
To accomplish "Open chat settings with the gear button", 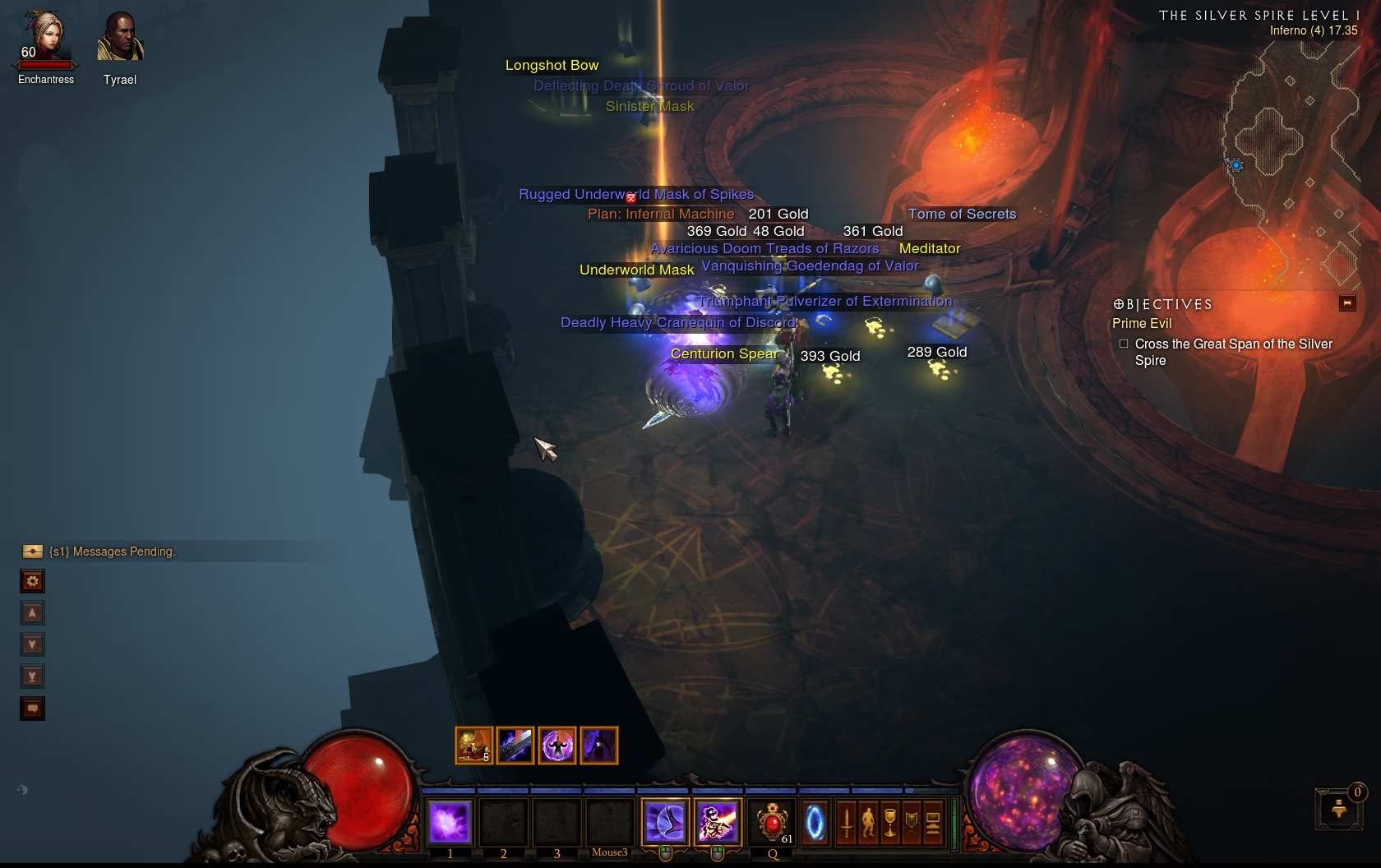I will pos(32,582).
